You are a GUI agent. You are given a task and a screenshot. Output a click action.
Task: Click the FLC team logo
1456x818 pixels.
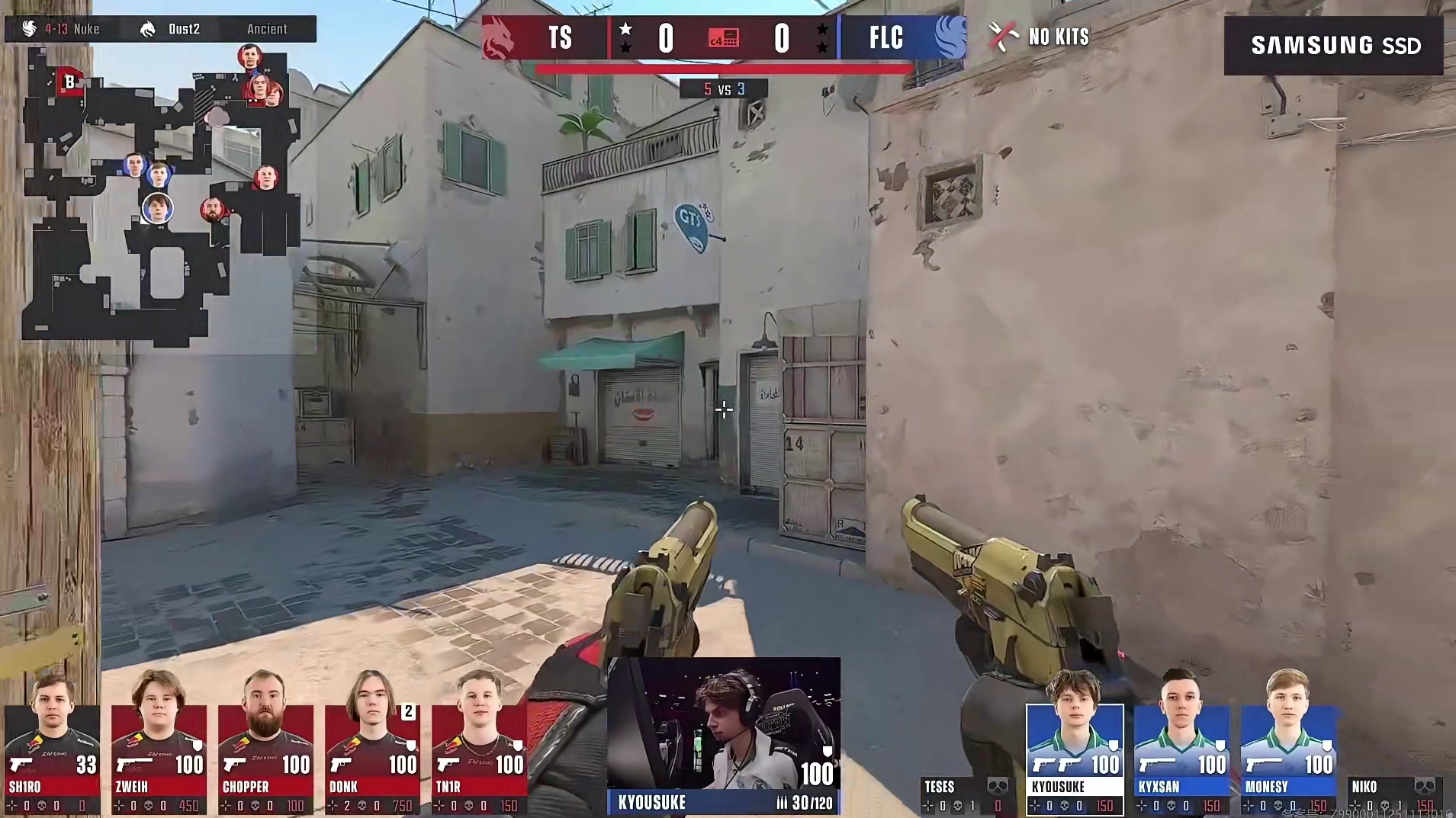pyautogui.click(x=950, y=37)
